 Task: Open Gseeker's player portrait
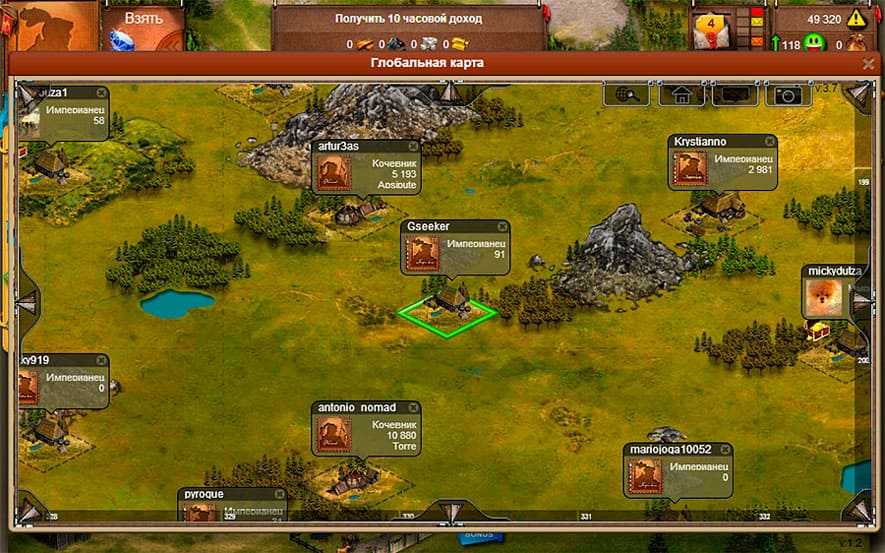coord(420,254)
